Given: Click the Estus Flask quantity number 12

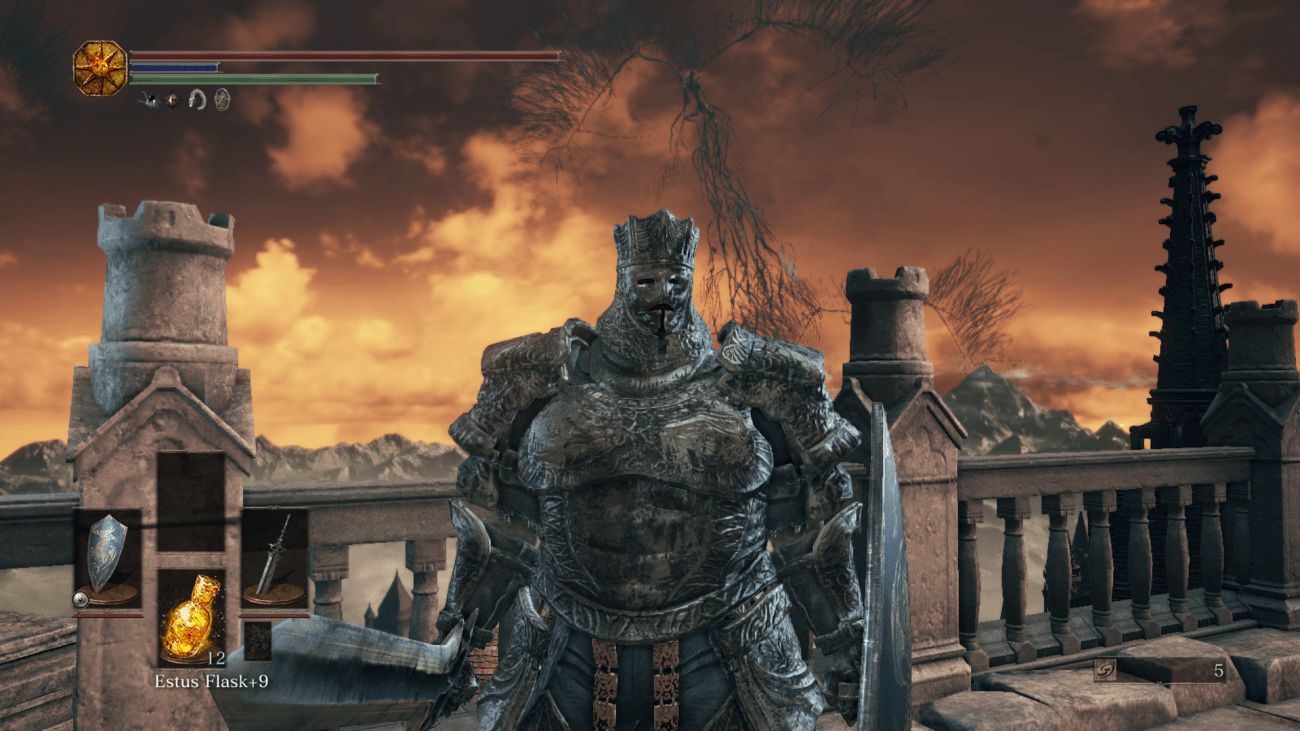Looking at the screenshot, I should click(216, 658).
